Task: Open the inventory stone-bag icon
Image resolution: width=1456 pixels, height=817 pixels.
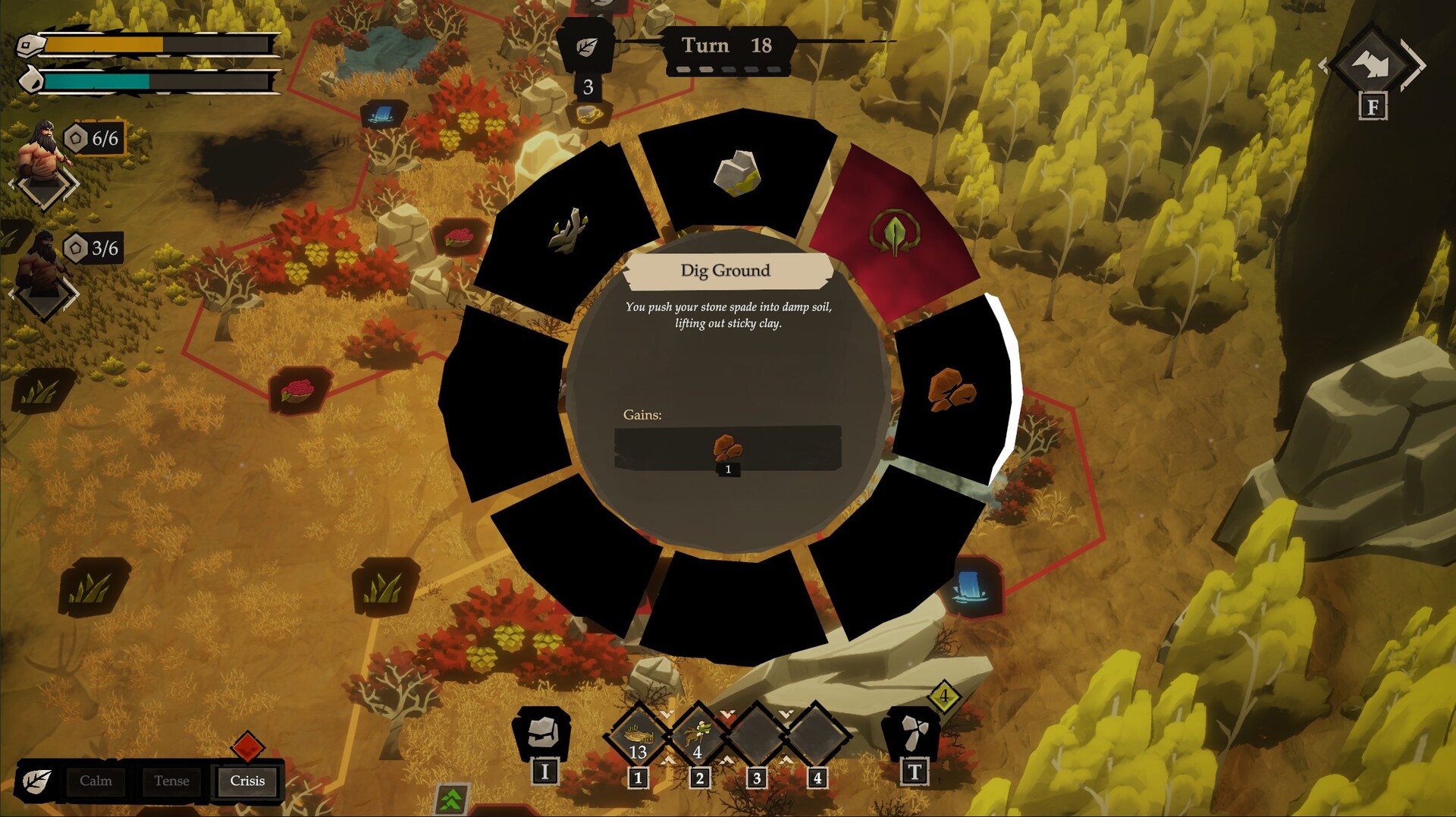Action: click(543, 733)
